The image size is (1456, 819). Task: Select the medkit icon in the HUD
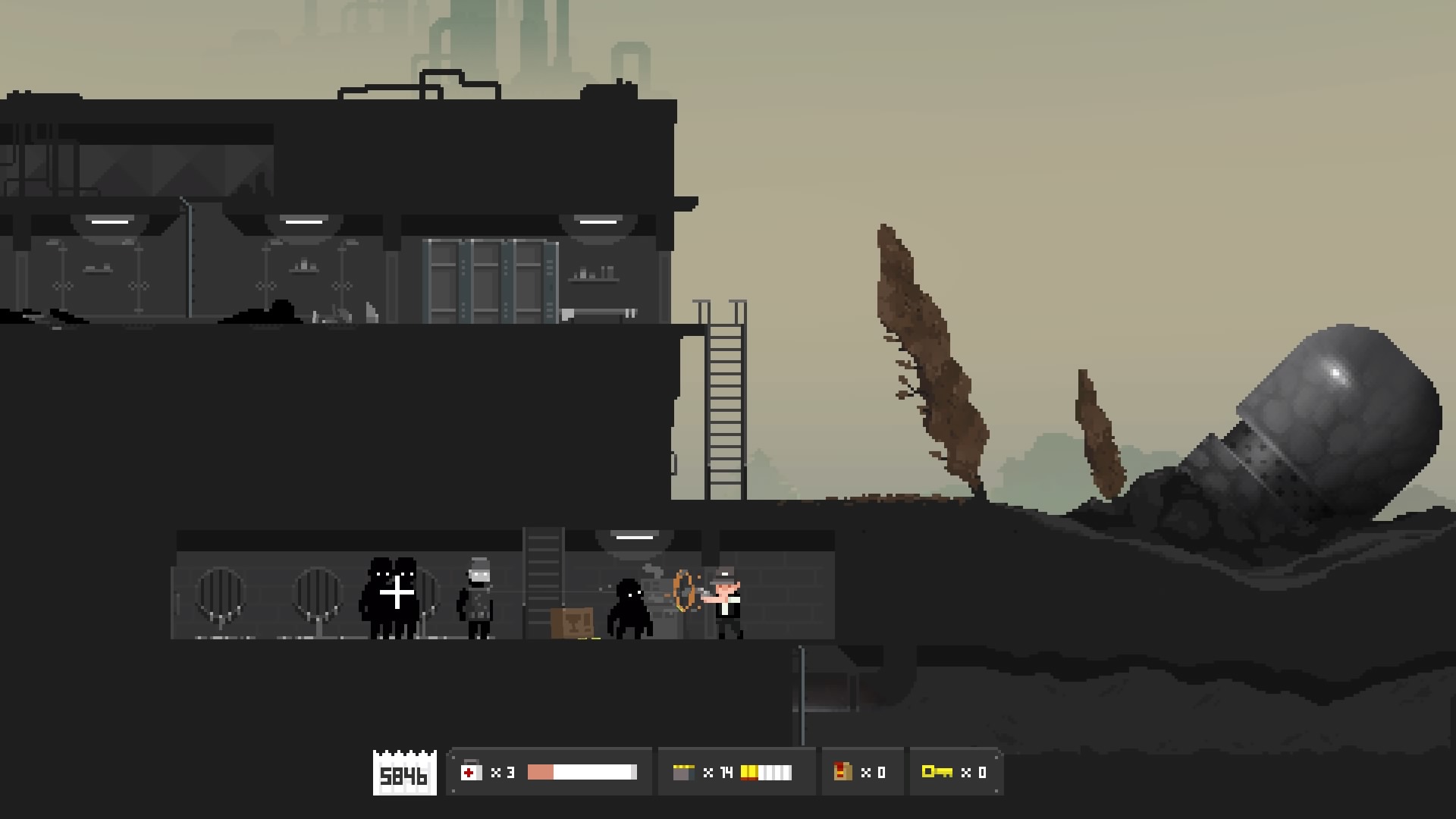tap(471, 772)
